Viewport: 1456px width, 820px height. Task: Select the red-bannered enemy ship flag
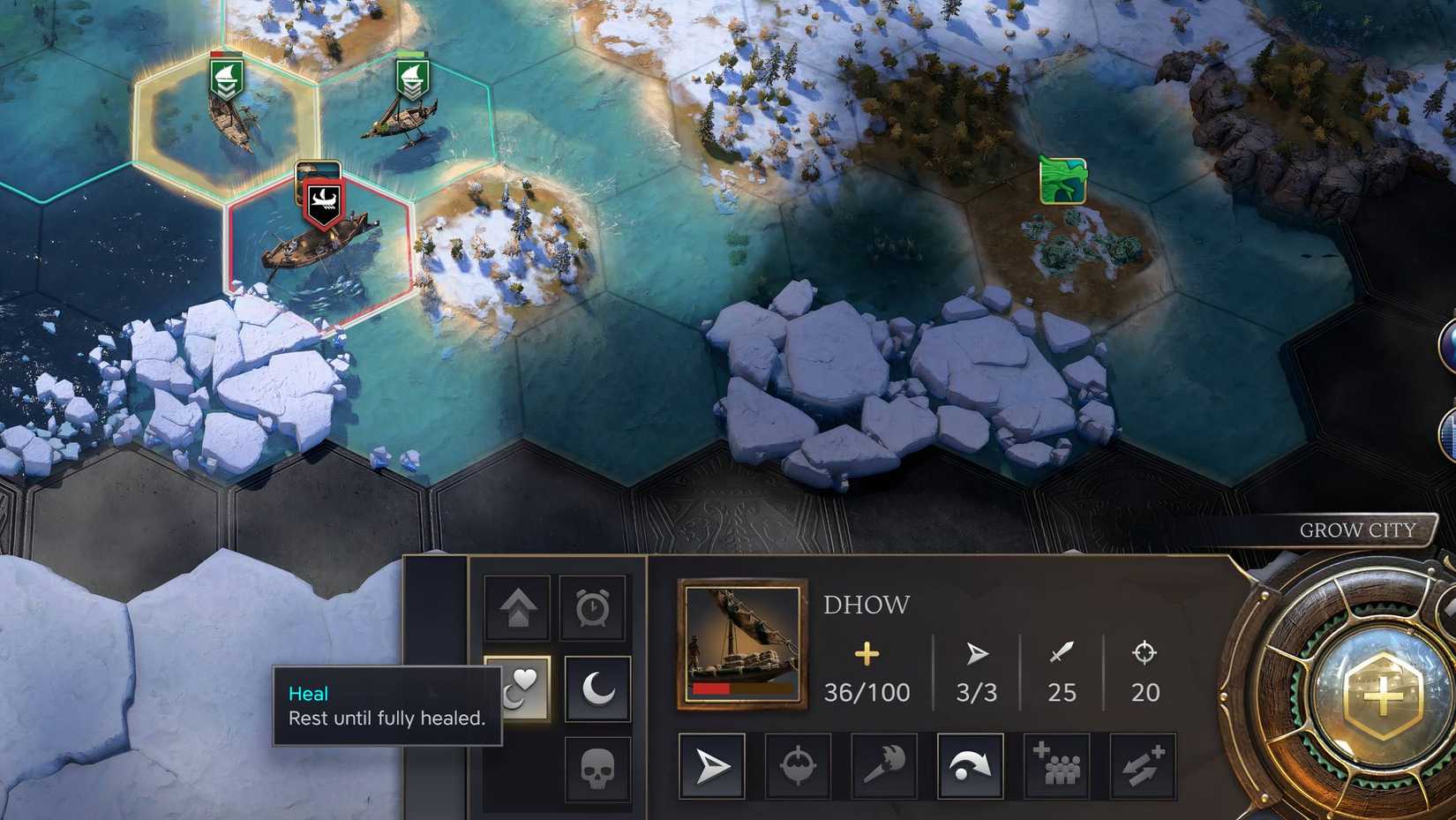tap(323, 200)
